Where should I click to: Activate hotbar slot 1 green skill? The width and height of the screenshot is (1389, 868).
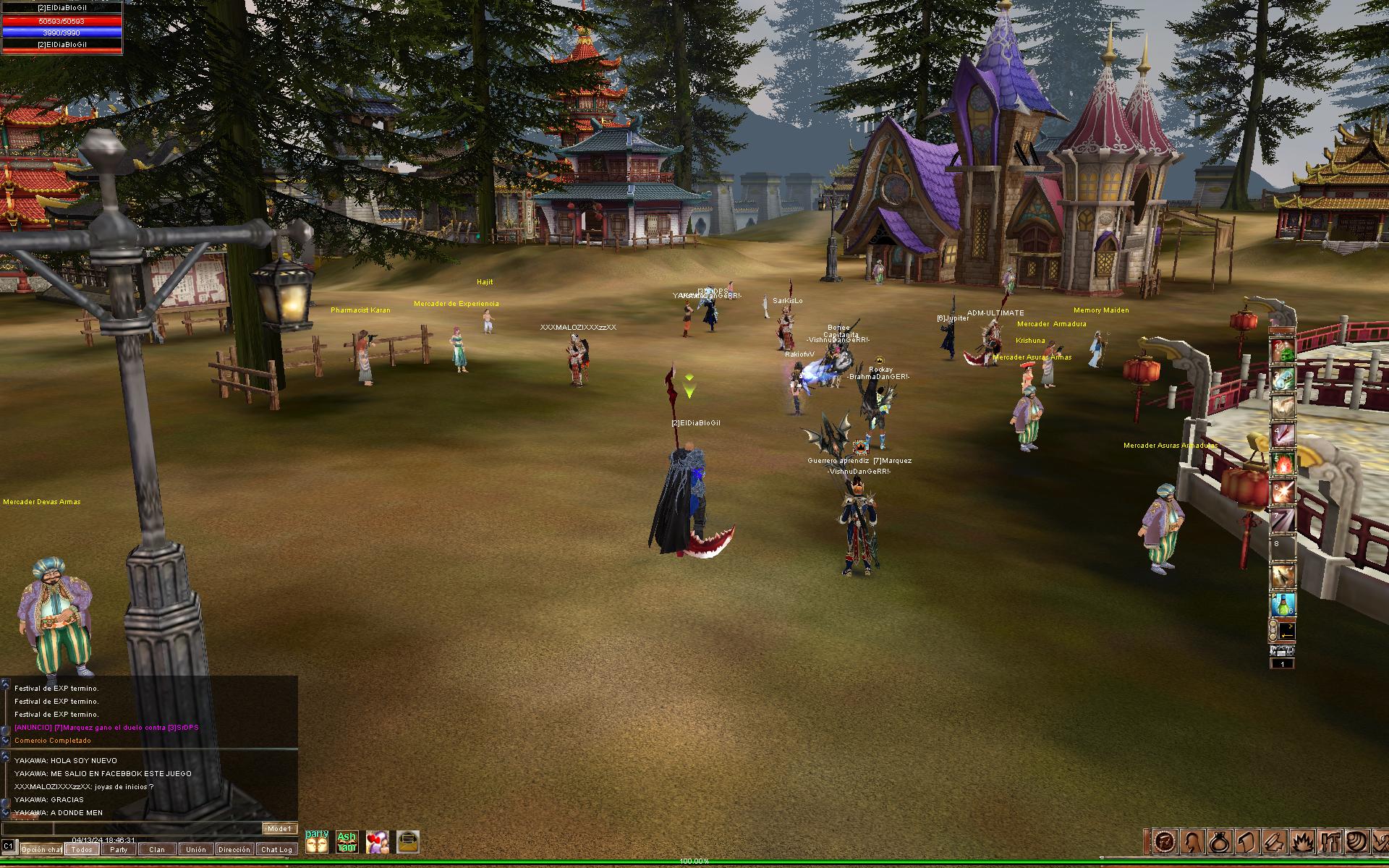click(1283, 352)
